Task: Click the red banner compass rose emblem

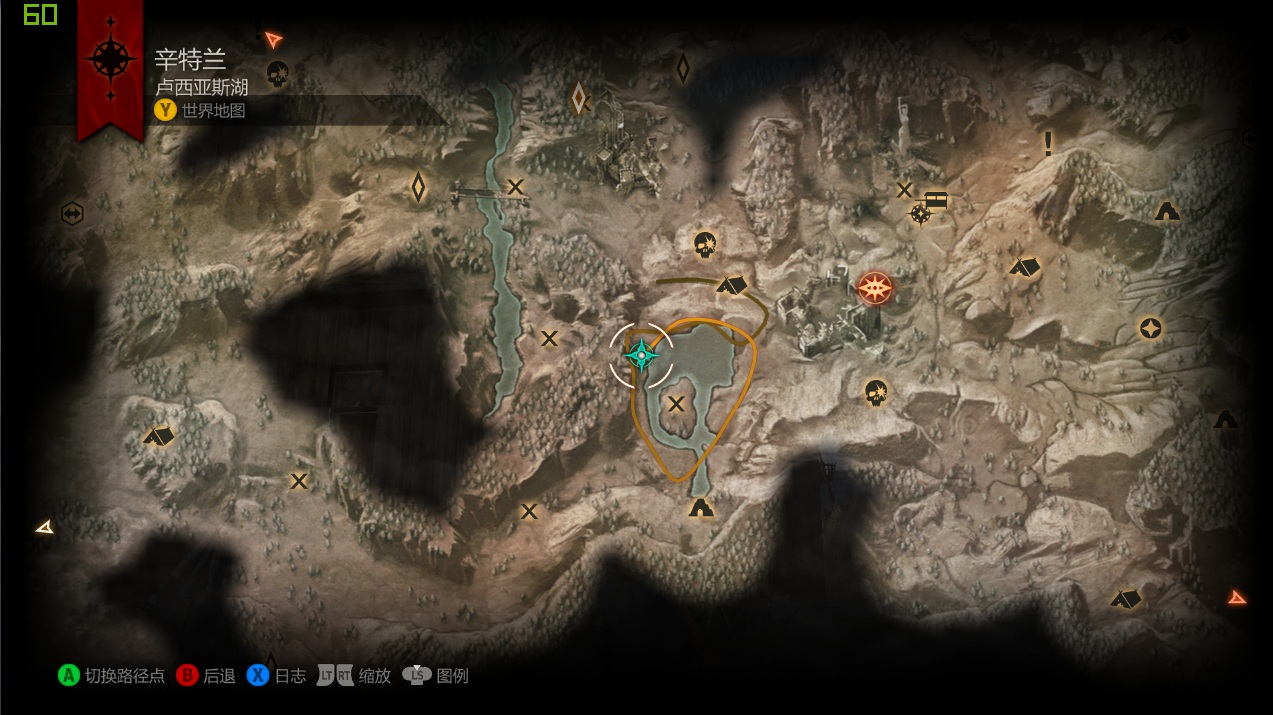Action: point(110,58)
